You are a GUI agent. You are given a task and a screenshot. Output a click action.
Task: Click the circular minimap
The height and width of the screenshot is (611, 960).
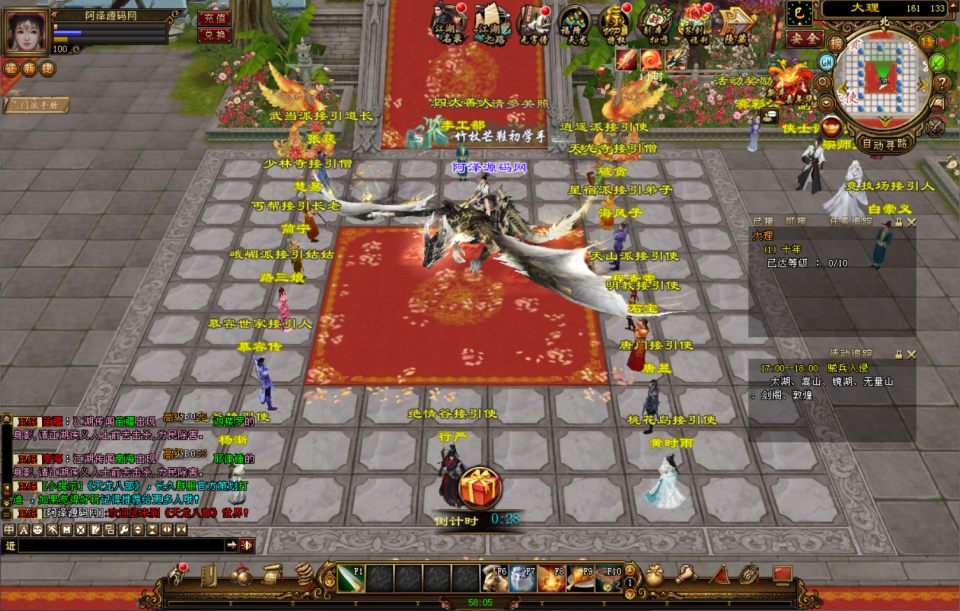pos(882,80)
